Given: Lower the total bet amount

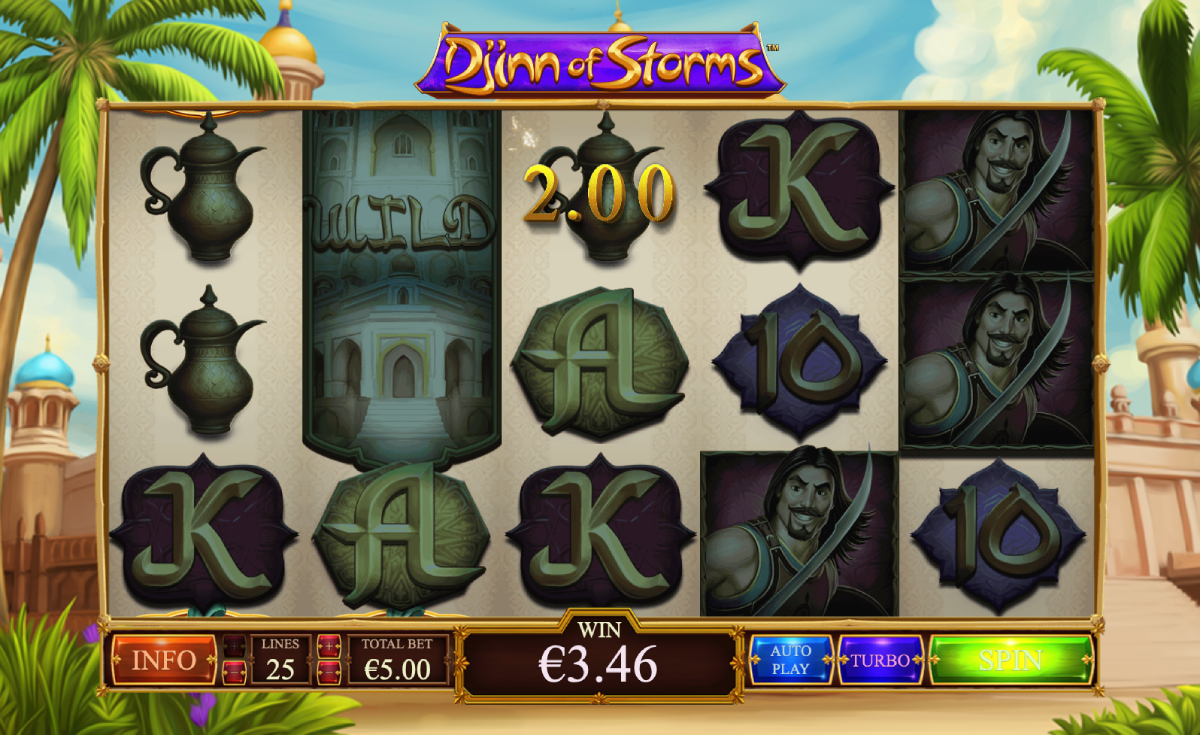Looking at the screenshot, I should 329,672.
